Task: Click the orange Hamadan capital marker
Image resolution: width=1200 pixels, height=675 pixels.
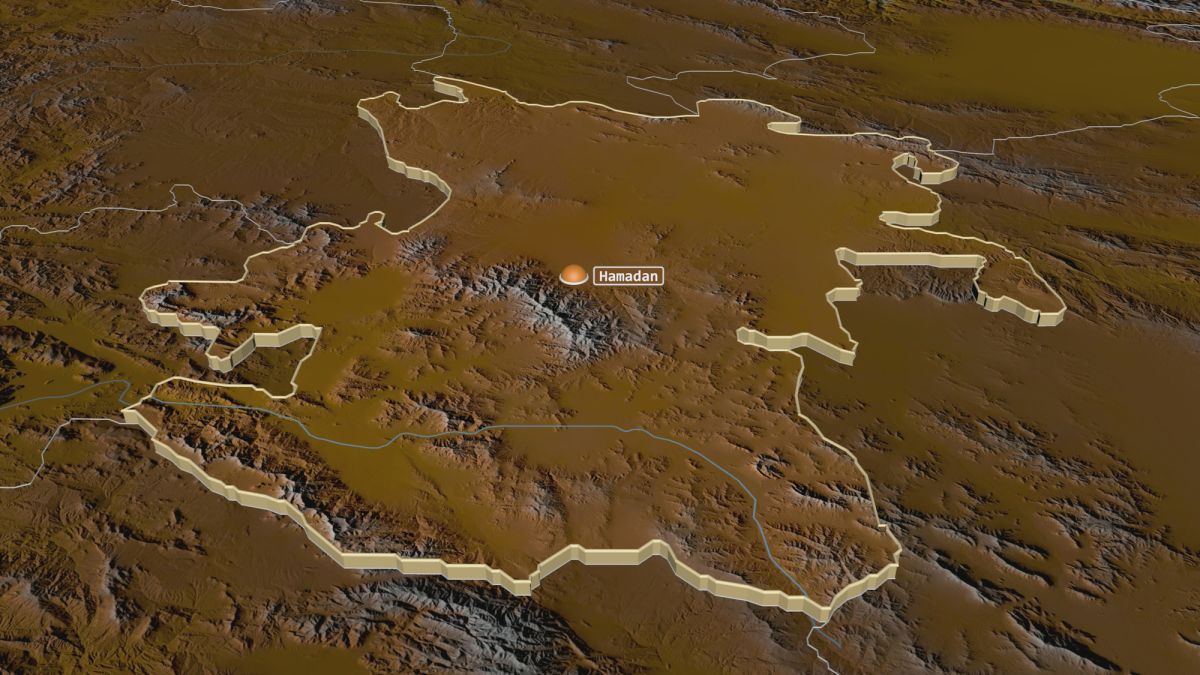Action: pyautogui.click(x=573, y=275)
